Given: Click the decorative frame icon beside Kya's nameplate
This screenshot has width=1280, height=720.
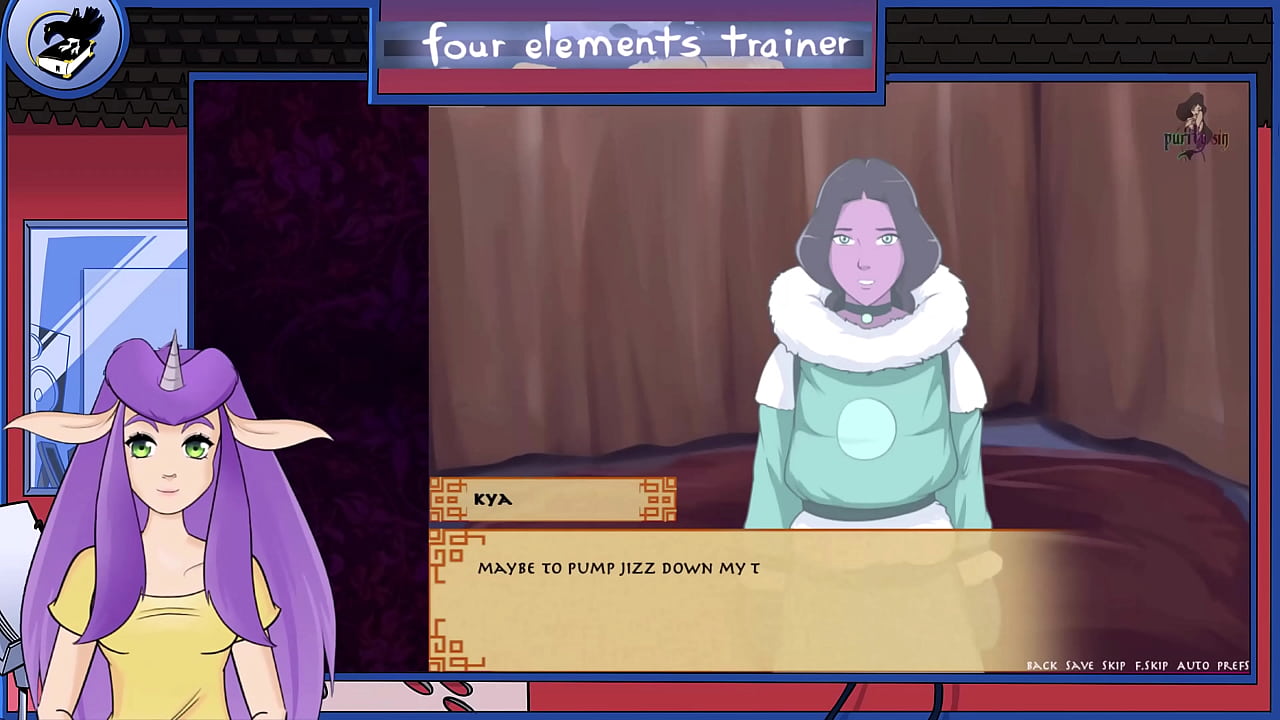Looking at the screenshot, I should click(448, 500).
